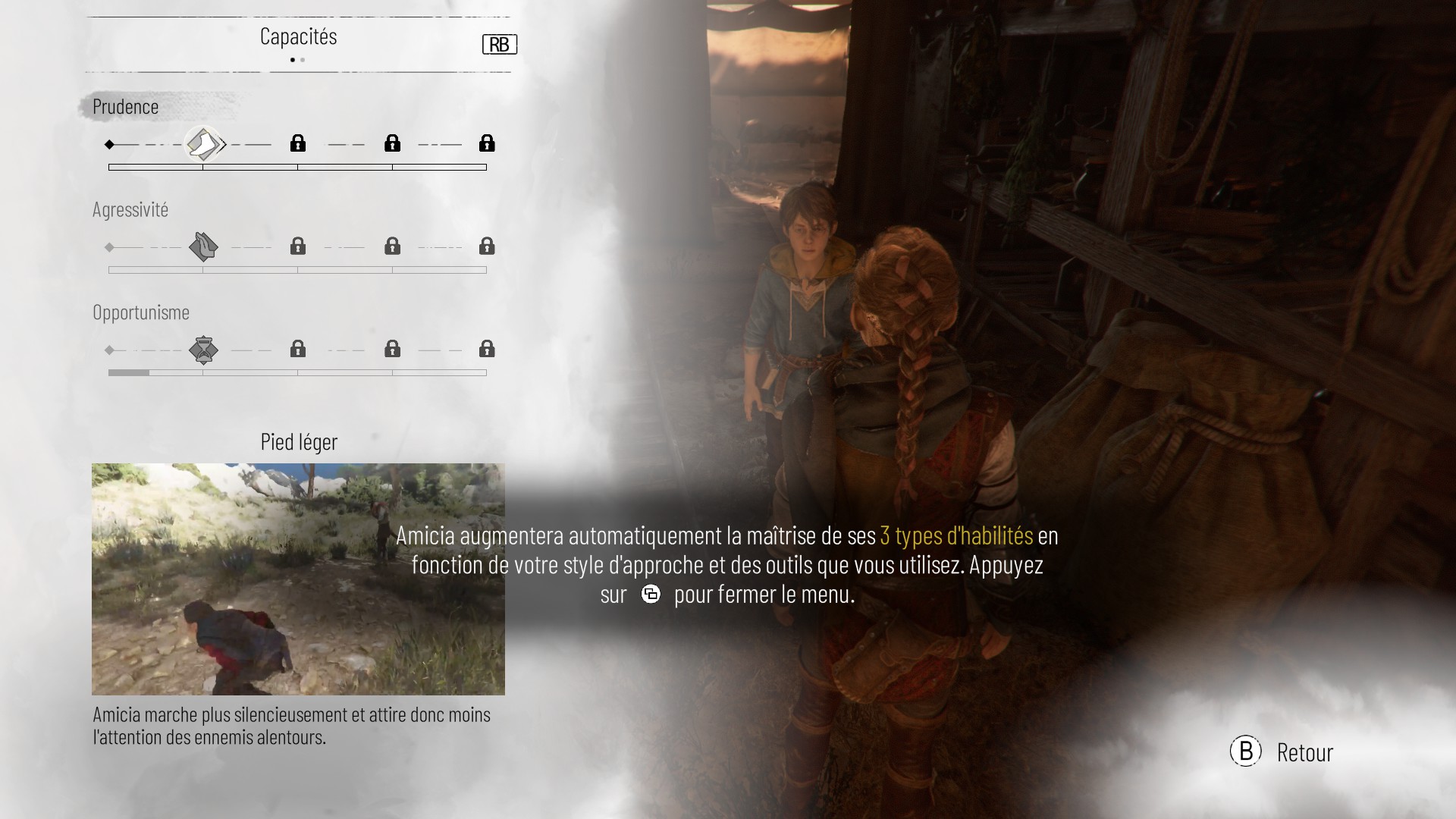Select the Pied léger quill skill icon
The height and width of the screenshot is (819, 1456).
205,143
